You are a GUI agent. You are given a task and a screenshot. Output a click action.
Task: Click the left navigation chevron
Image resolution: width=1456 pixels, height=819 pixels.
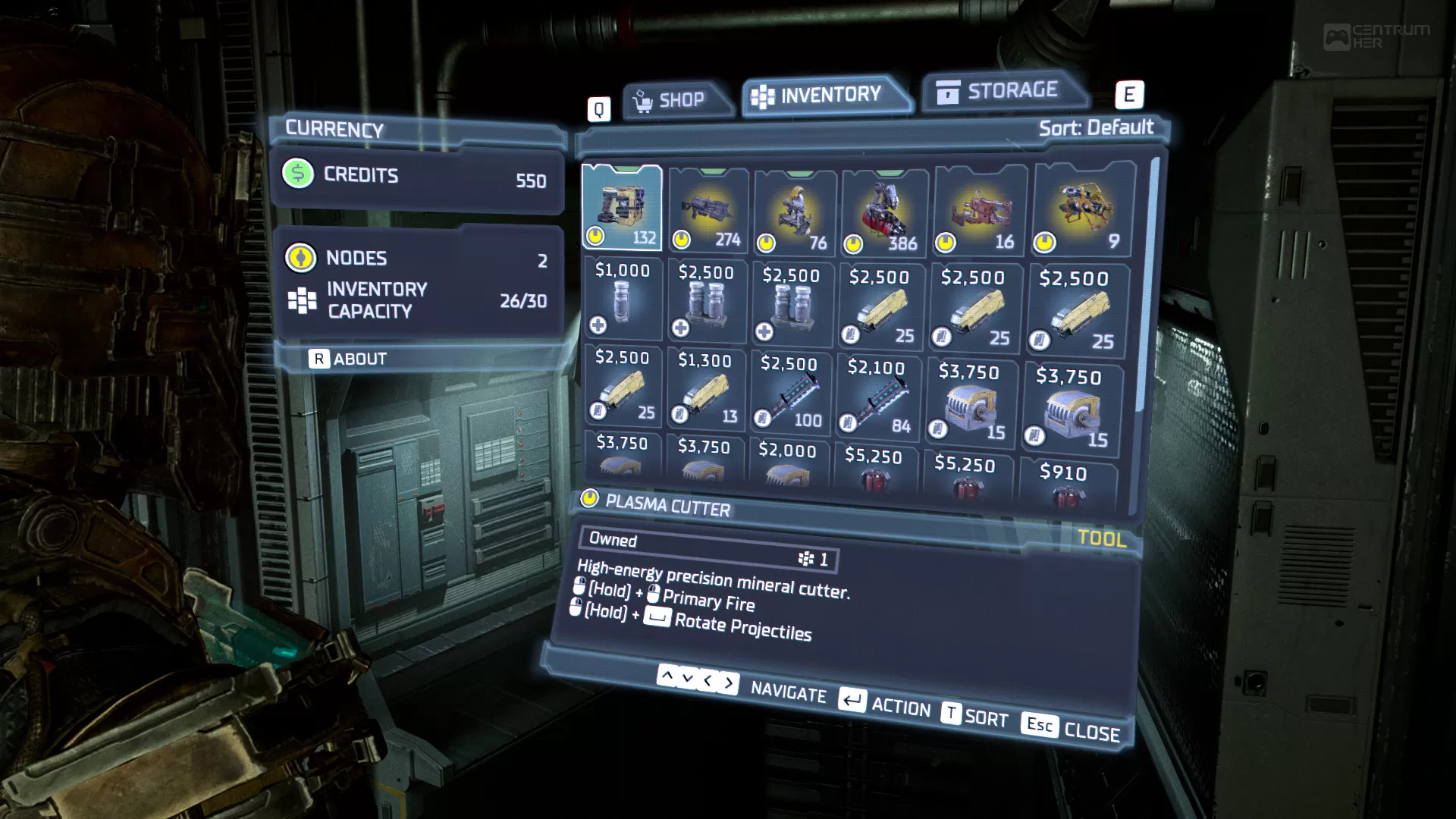[707, 682]
